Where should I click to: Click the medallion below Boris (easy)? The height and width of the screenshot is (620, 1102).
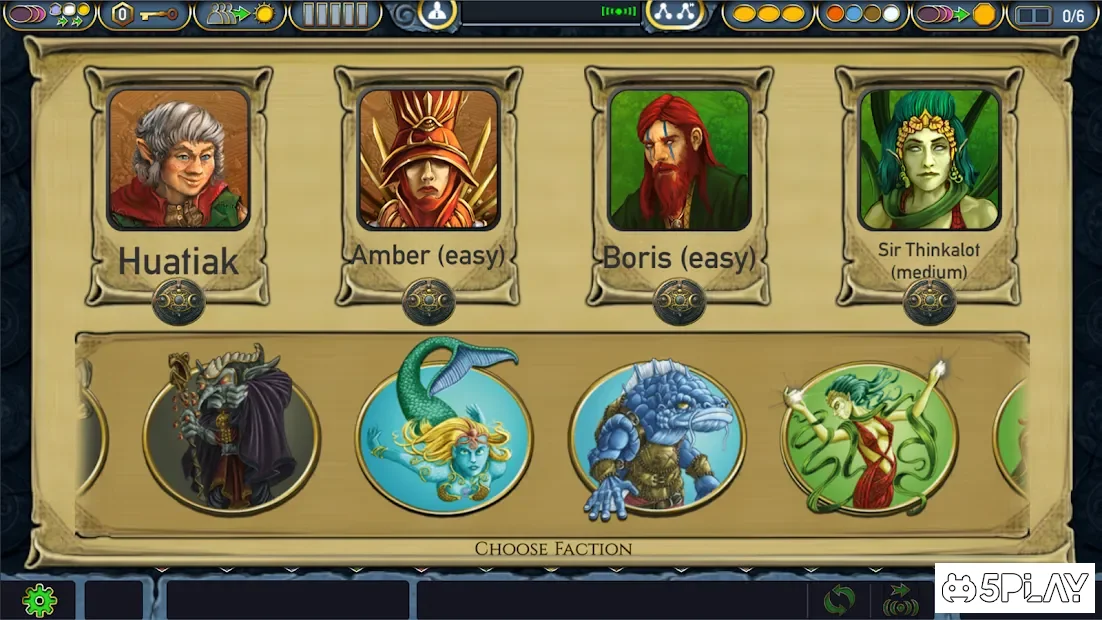(x=679, y=300)
